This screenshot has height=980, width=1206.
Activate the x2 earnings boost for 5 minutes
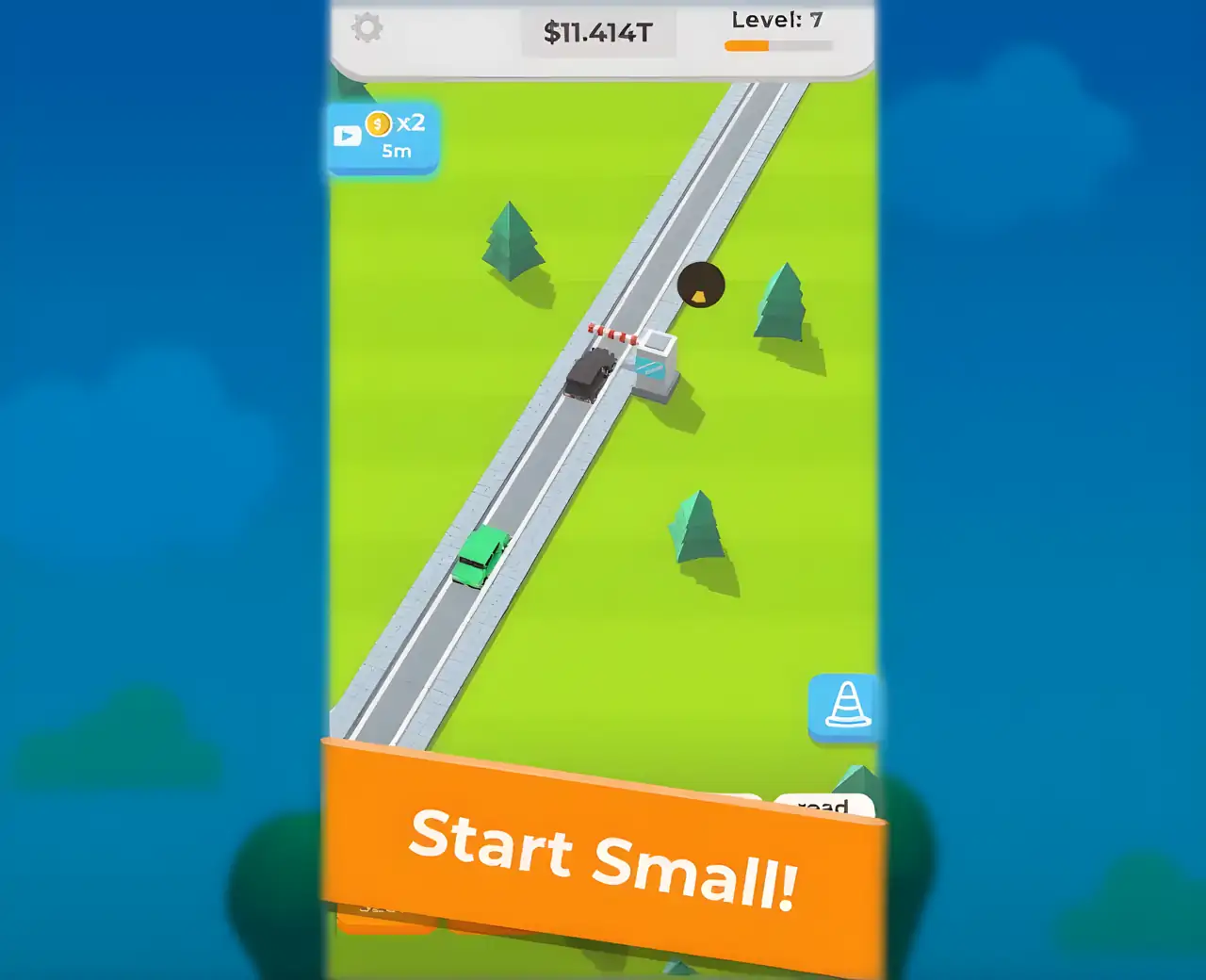382,137
